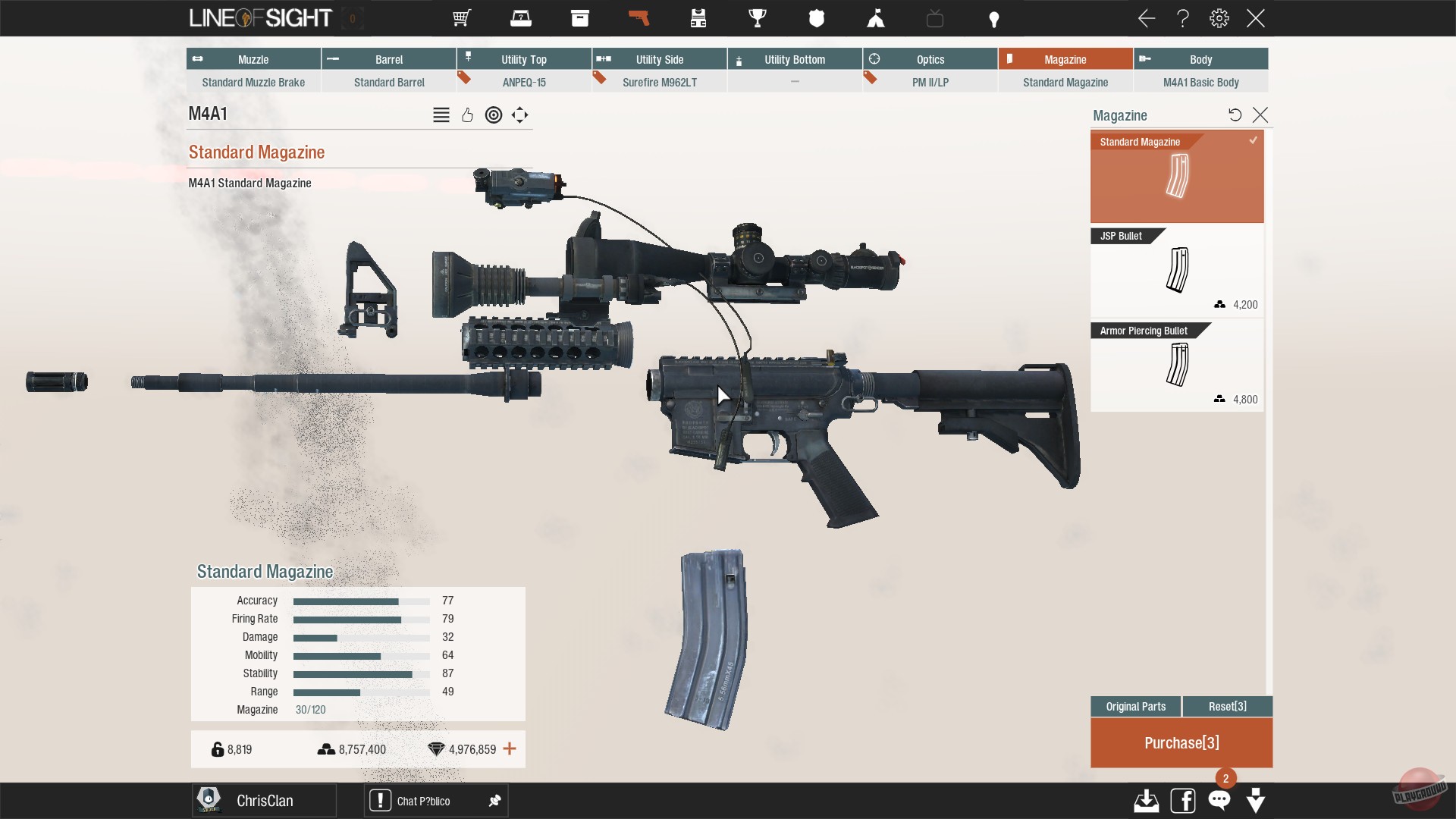Switch to the Body tab

click(1200, 58)
